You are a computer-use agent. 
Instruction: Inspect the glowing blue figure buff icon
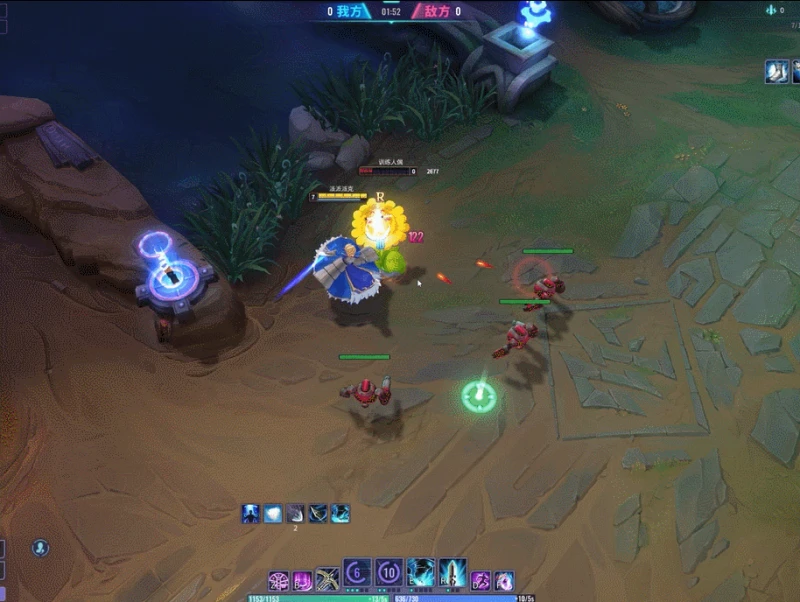[250, 514]
